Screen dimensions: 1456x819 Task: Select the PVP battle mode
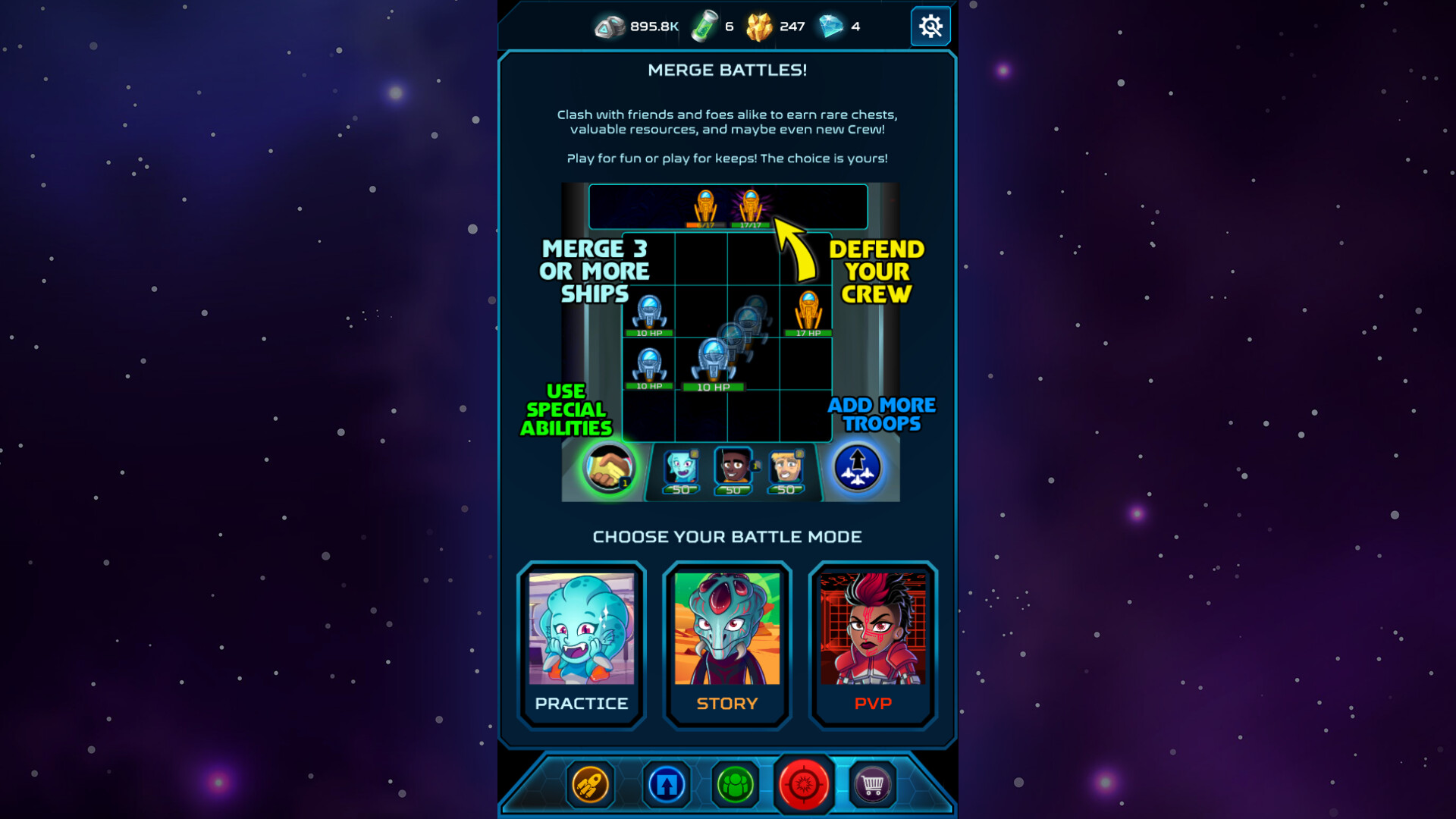click(x=872, y=643)
